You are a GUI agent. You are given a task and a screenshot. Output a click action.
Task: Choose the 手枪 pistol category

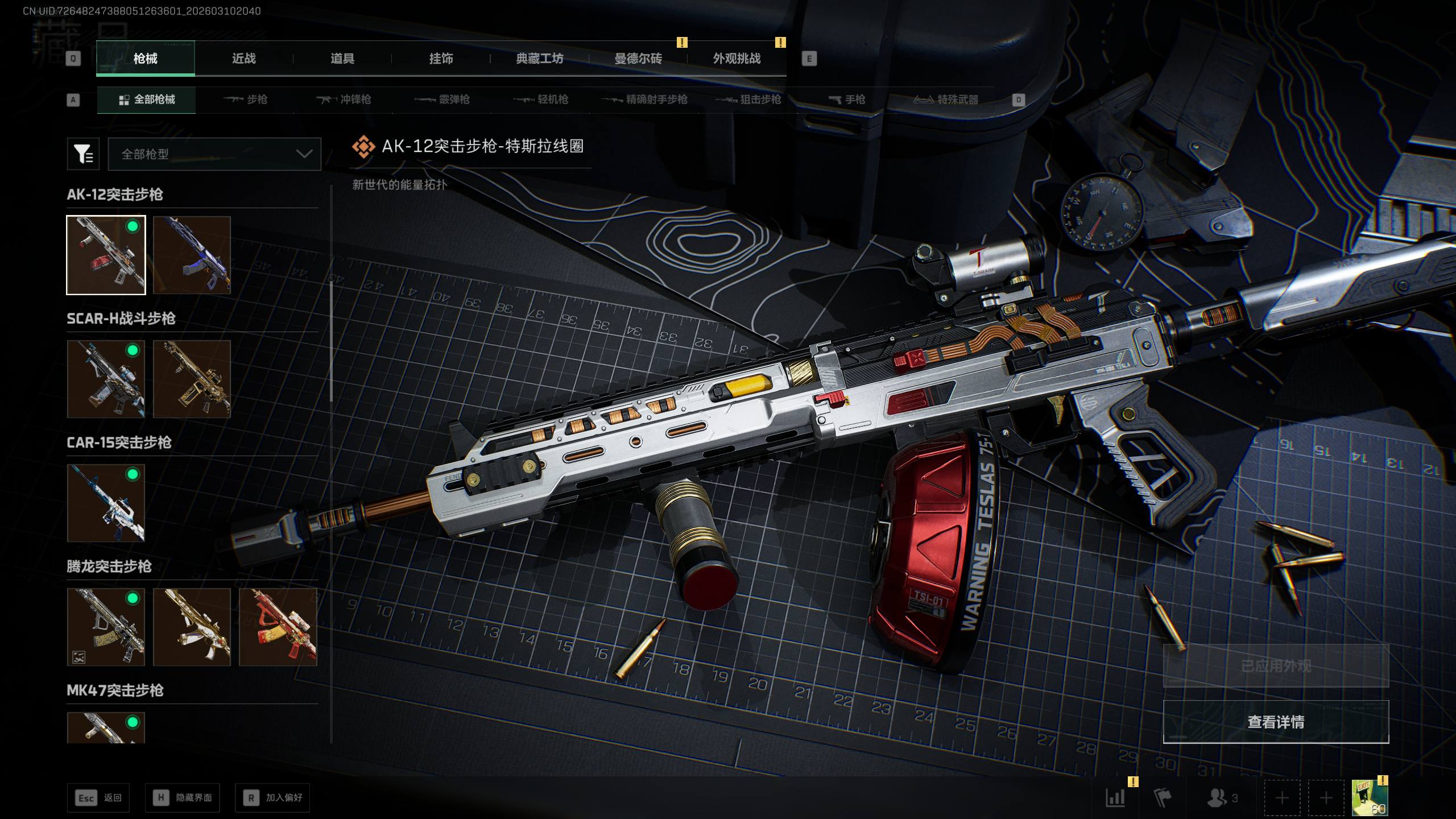pyautogui.click(x=847, y=100)
